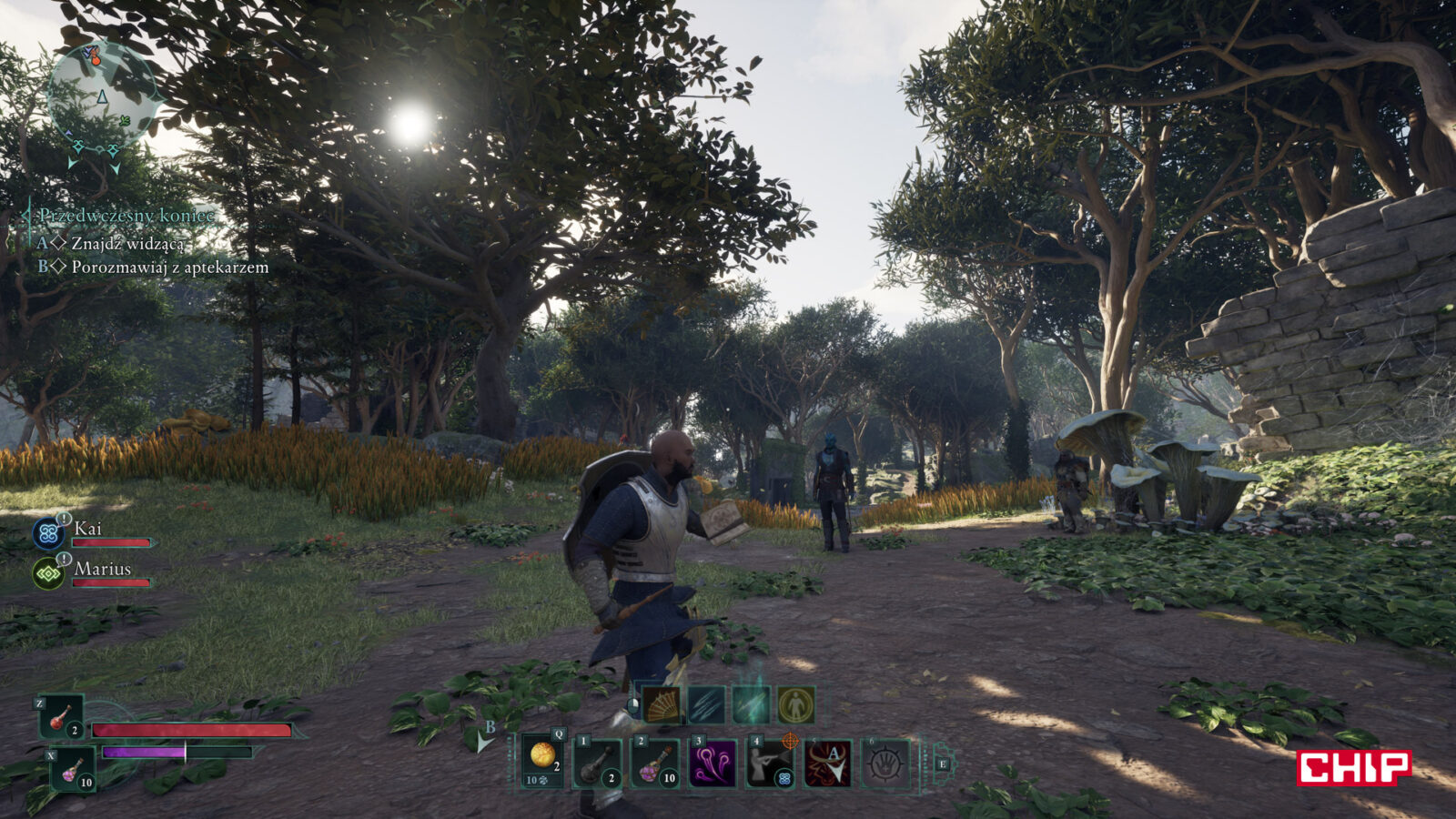Image resolution: width=1456 pixels, height=819 pixels.
Task: Select the yellow human silhouette ability icon
Action: coord(796,705)
